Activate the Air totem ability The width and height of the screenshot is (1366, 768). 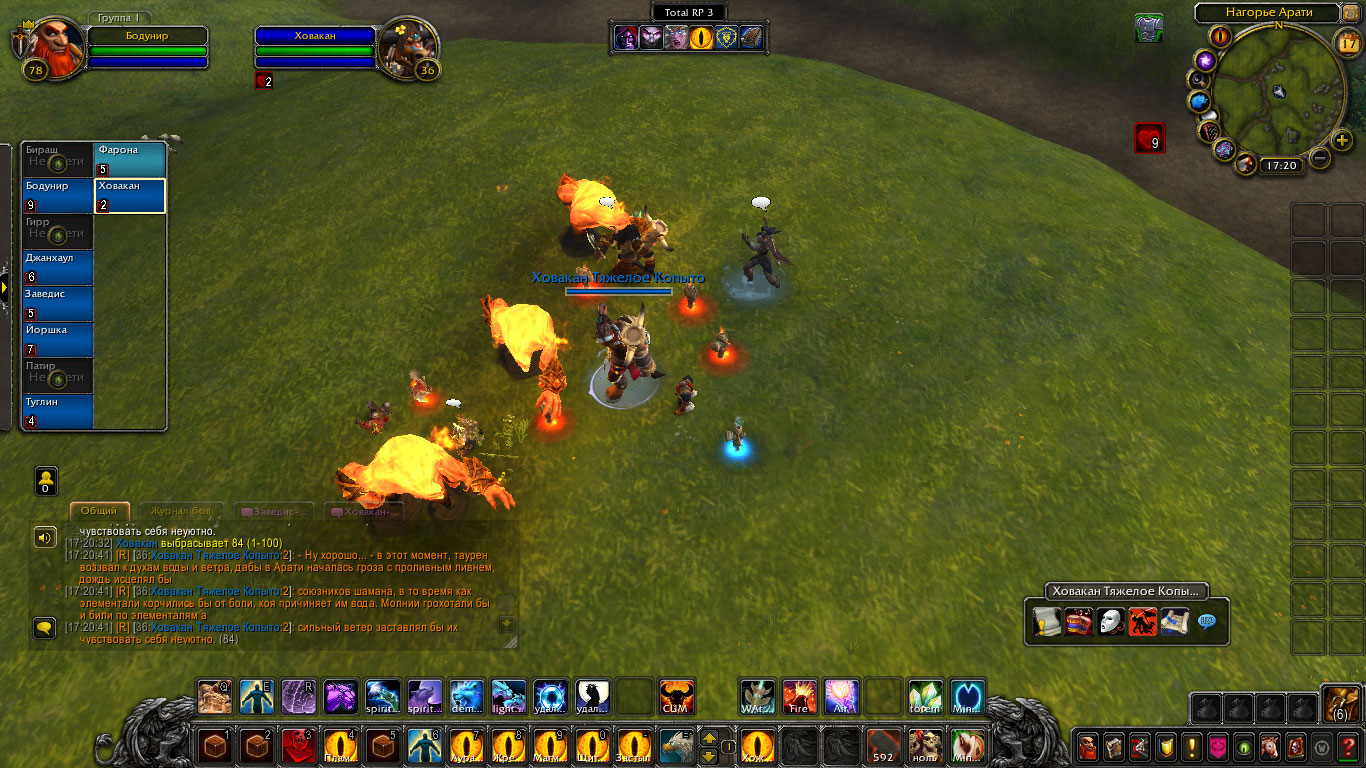(x=841, y=696)
